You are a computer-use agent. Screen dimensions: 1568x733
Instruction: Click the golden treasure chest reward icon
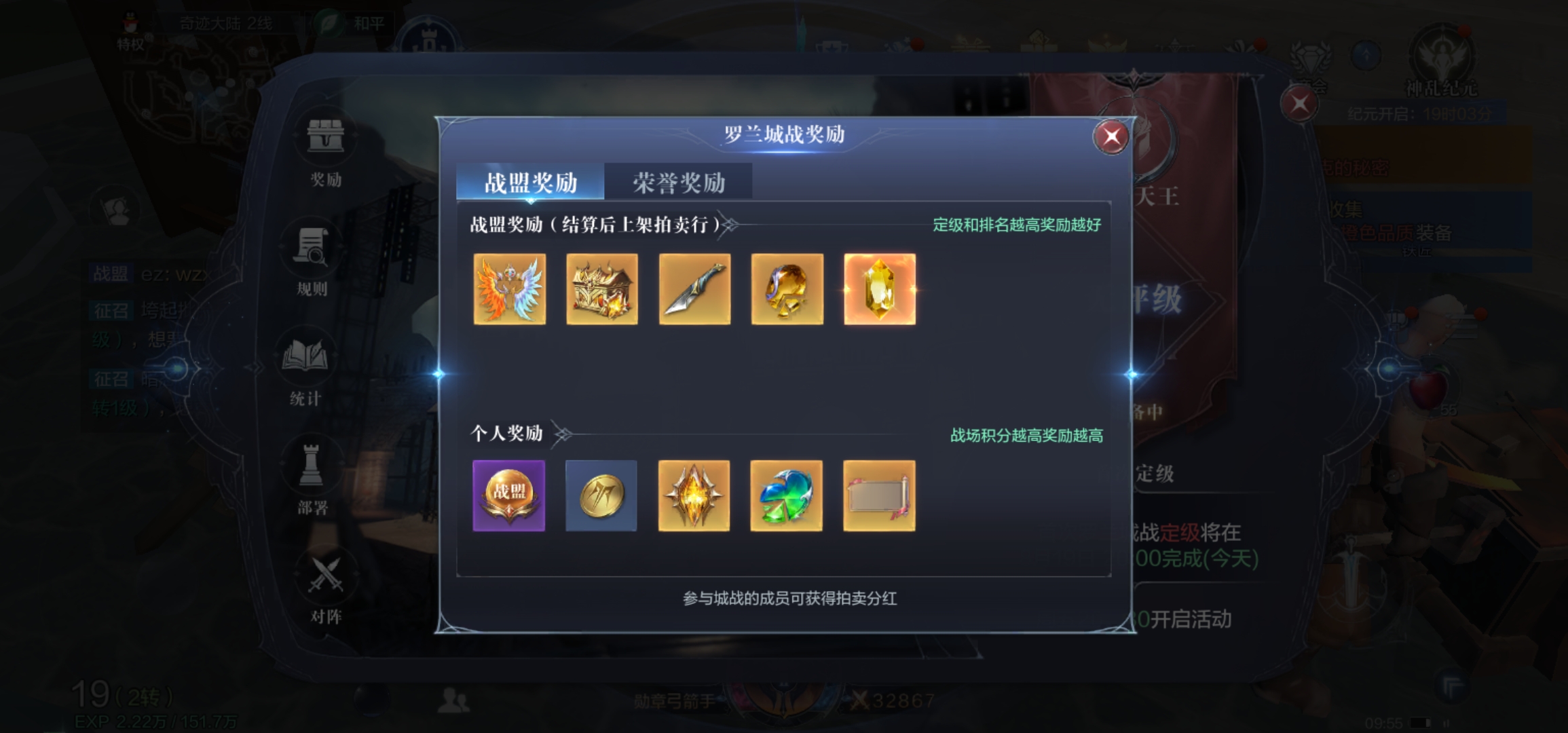(x=602, y=288)
